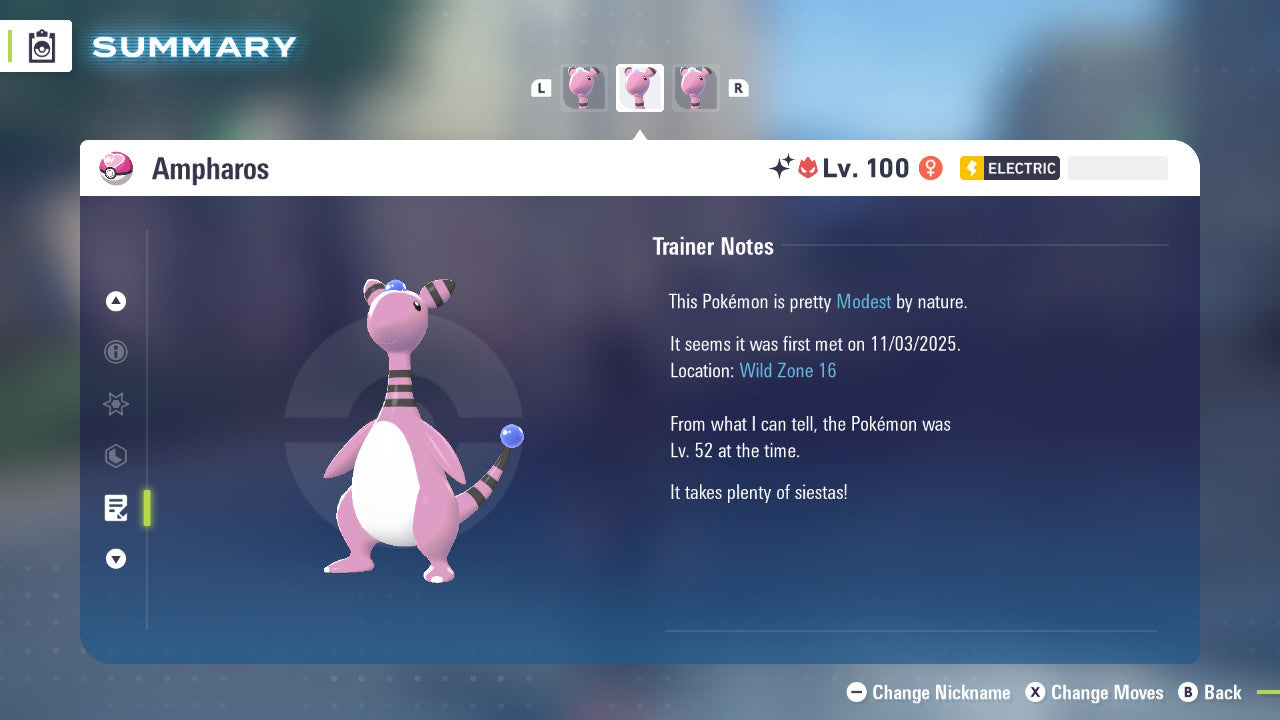1280x720 pixels.
Task: Open the info (i) summary tab
Action: (x=116, y=352)
